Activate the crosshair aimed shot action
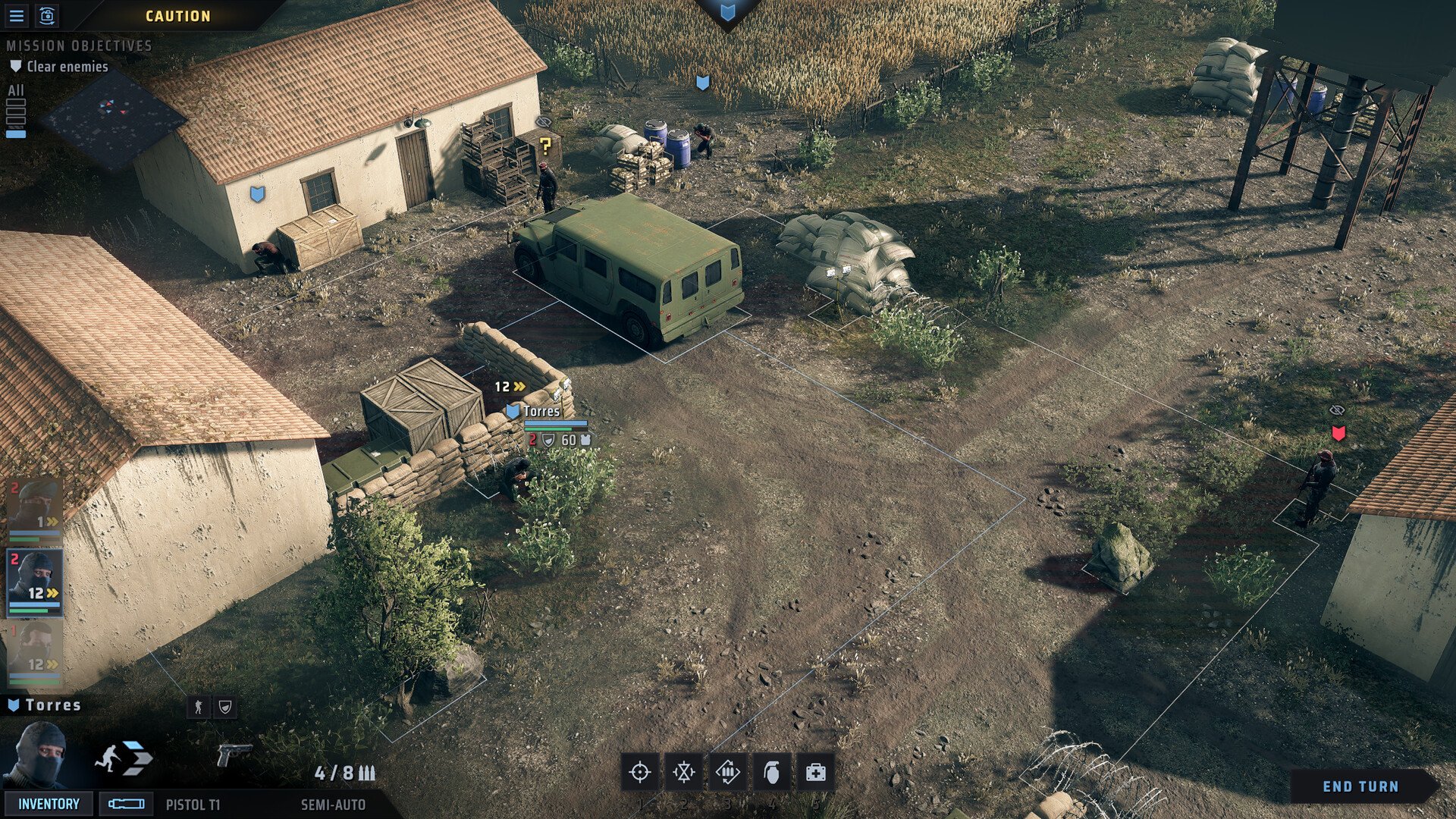The height and width of the screenshot is (819, 1456). tap(640, 772)
